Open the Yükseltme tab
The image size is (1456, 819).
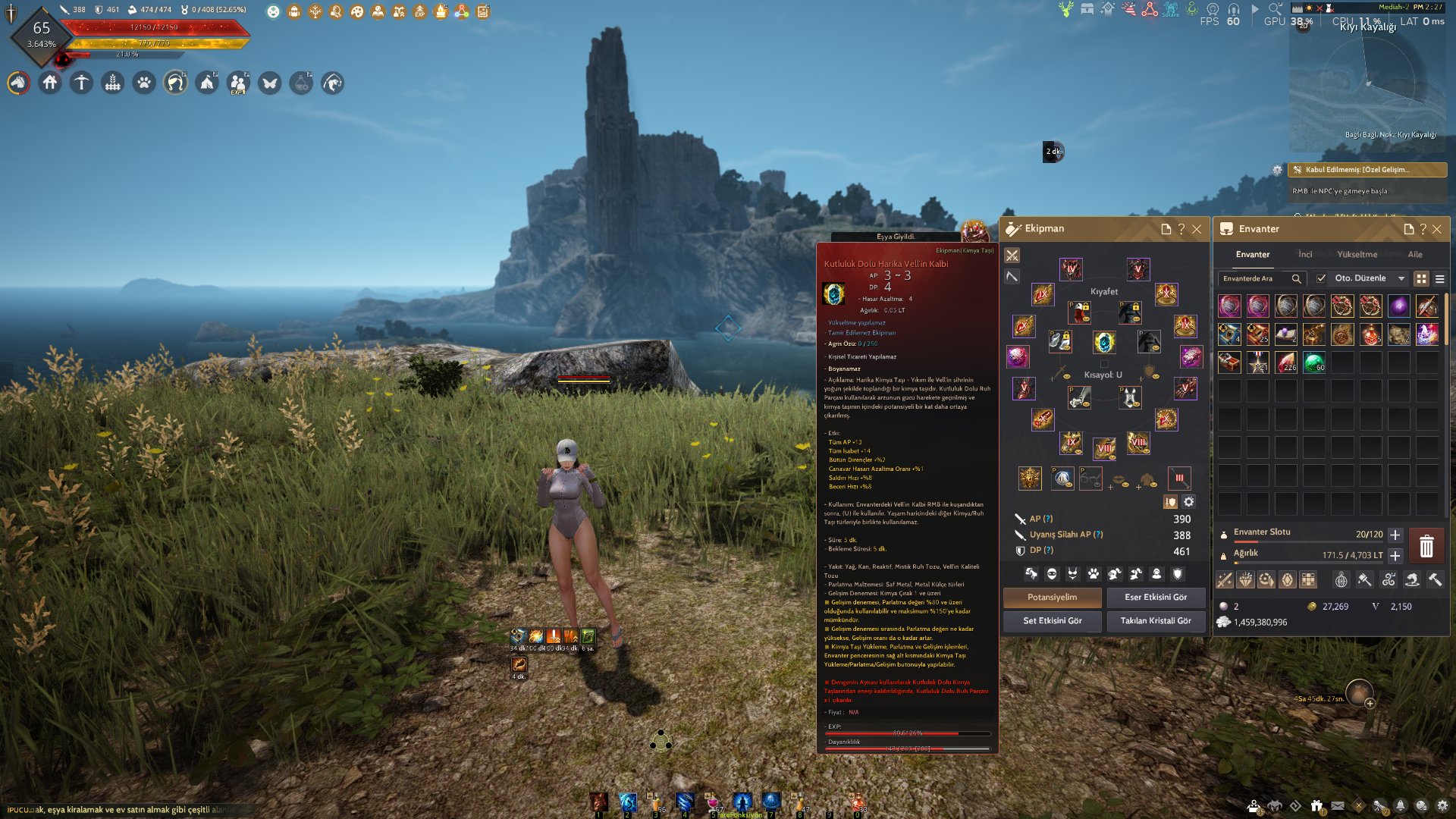coord(1357,255)
